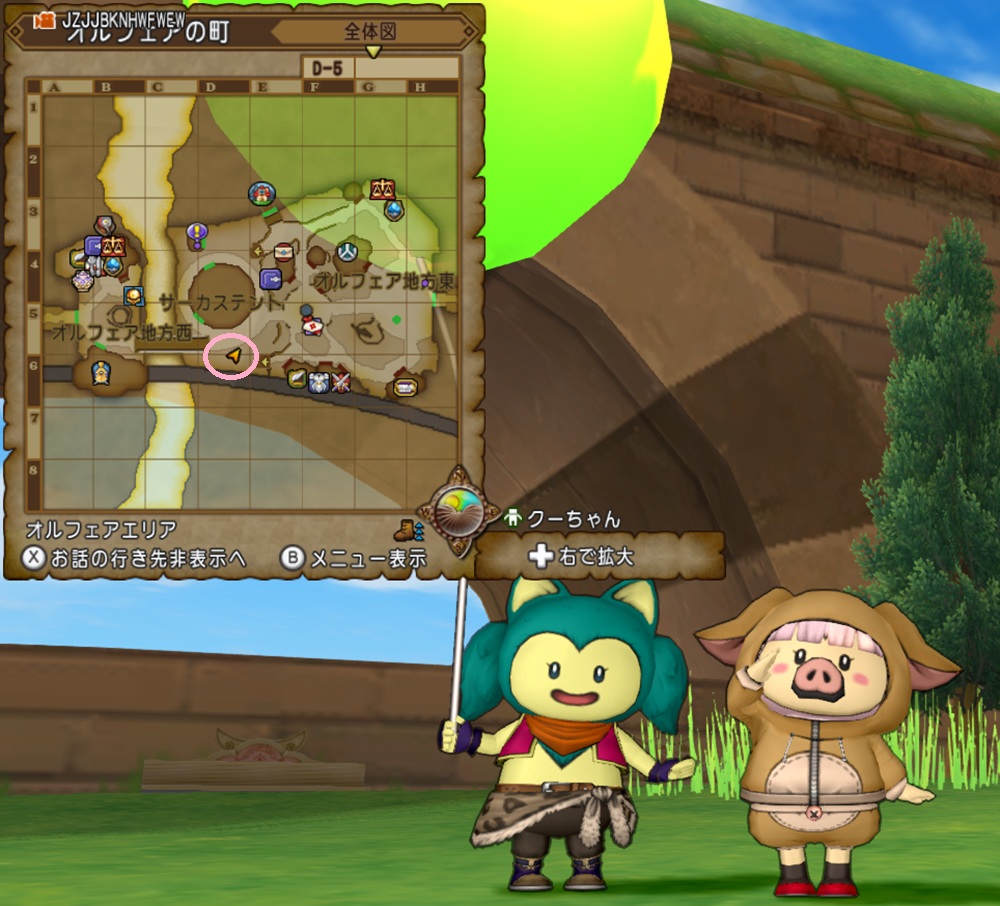Choose the scales marker in Orphea east
This screenshot has height=906, width=1000.
pyautogui.click(x=381, y=188)
